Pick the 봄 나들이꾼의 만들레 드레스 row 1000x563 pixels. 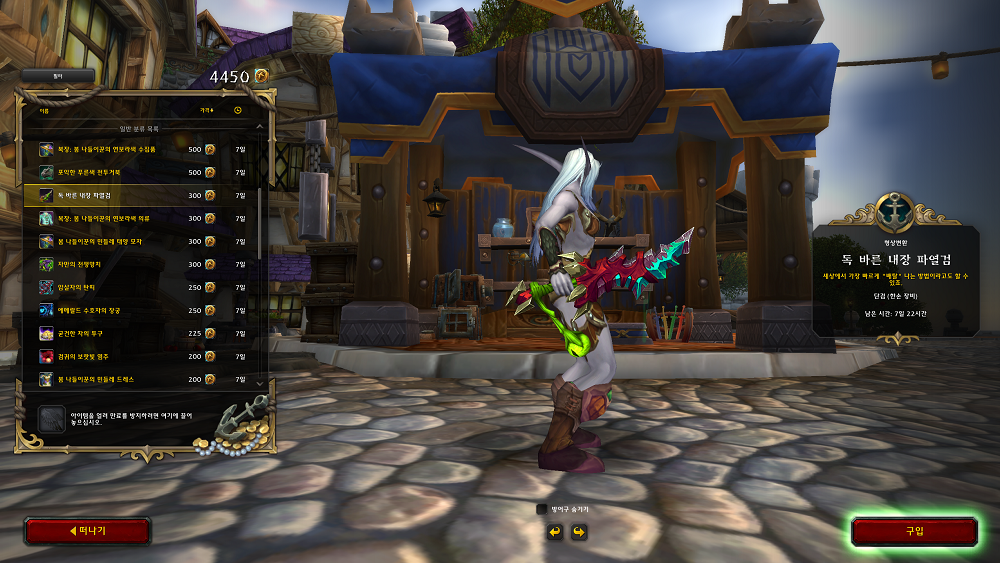click(140, 379)
